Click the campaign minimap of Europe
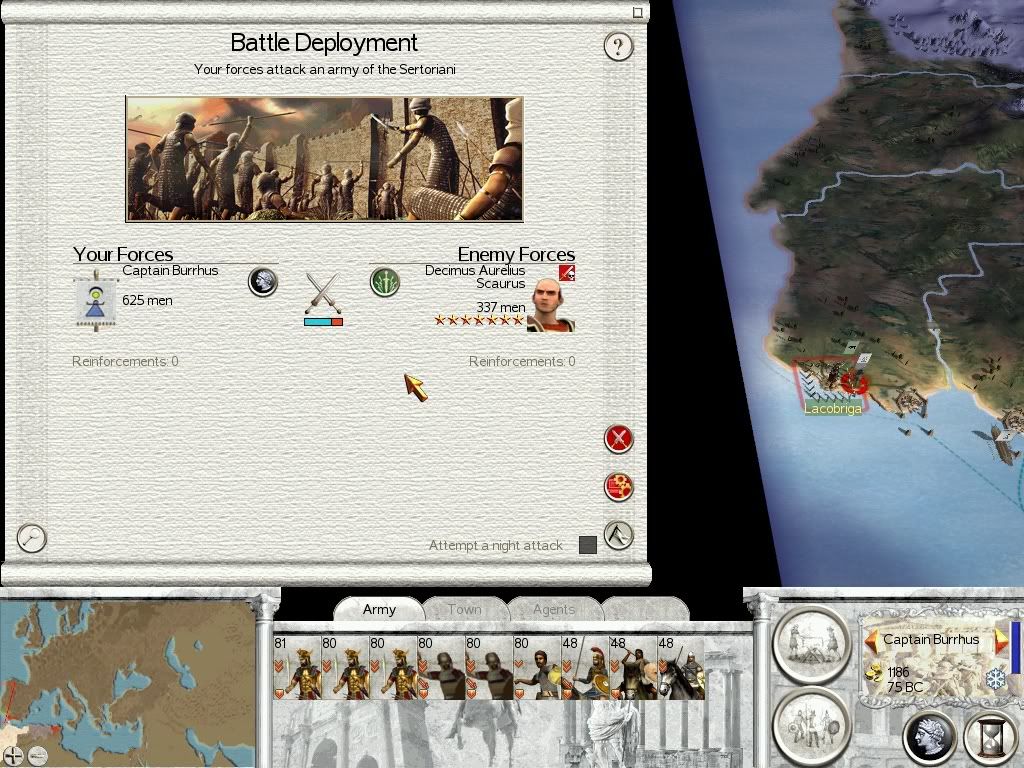Viewport: 1024px width, 768px height. (128, 670)
